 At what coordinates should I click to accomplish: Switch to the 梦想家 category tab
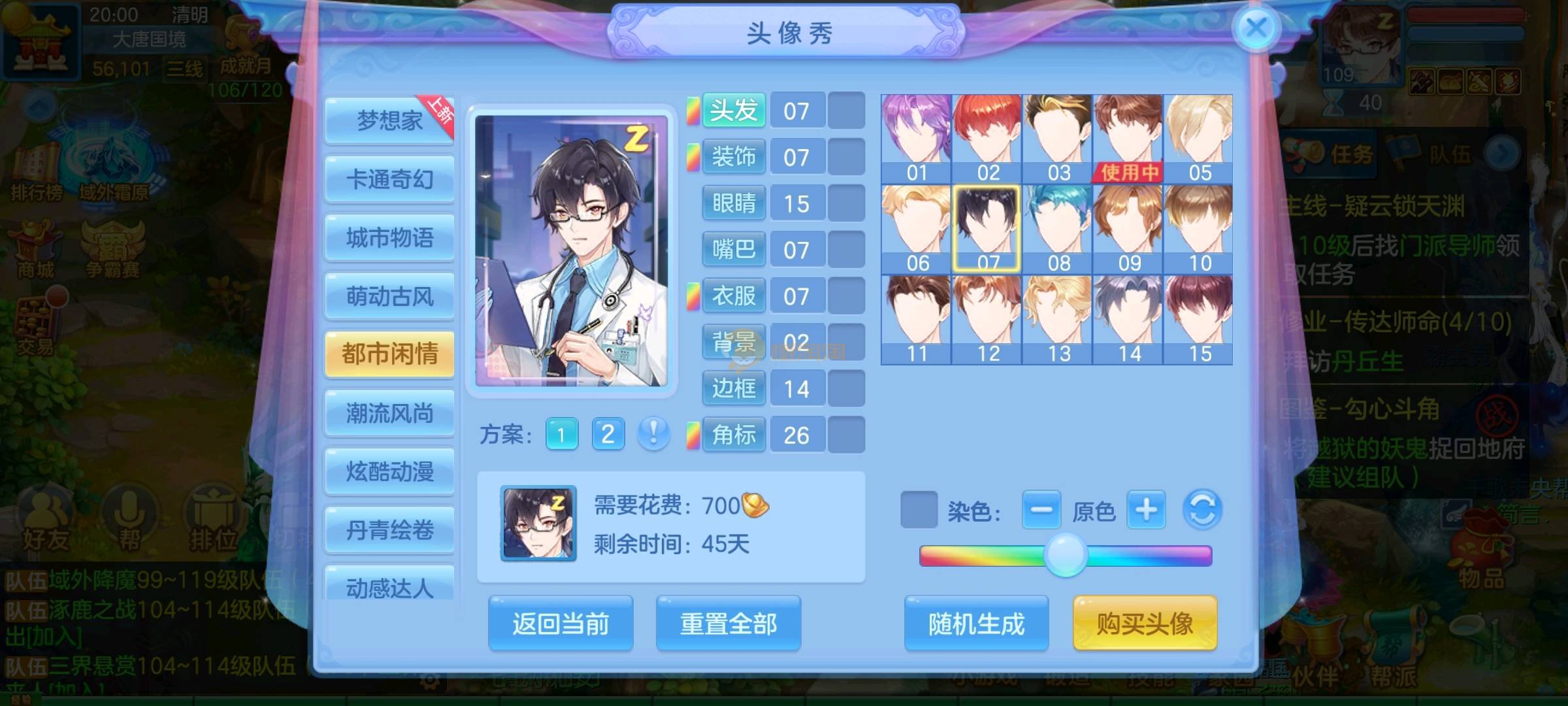pos(389,121)
